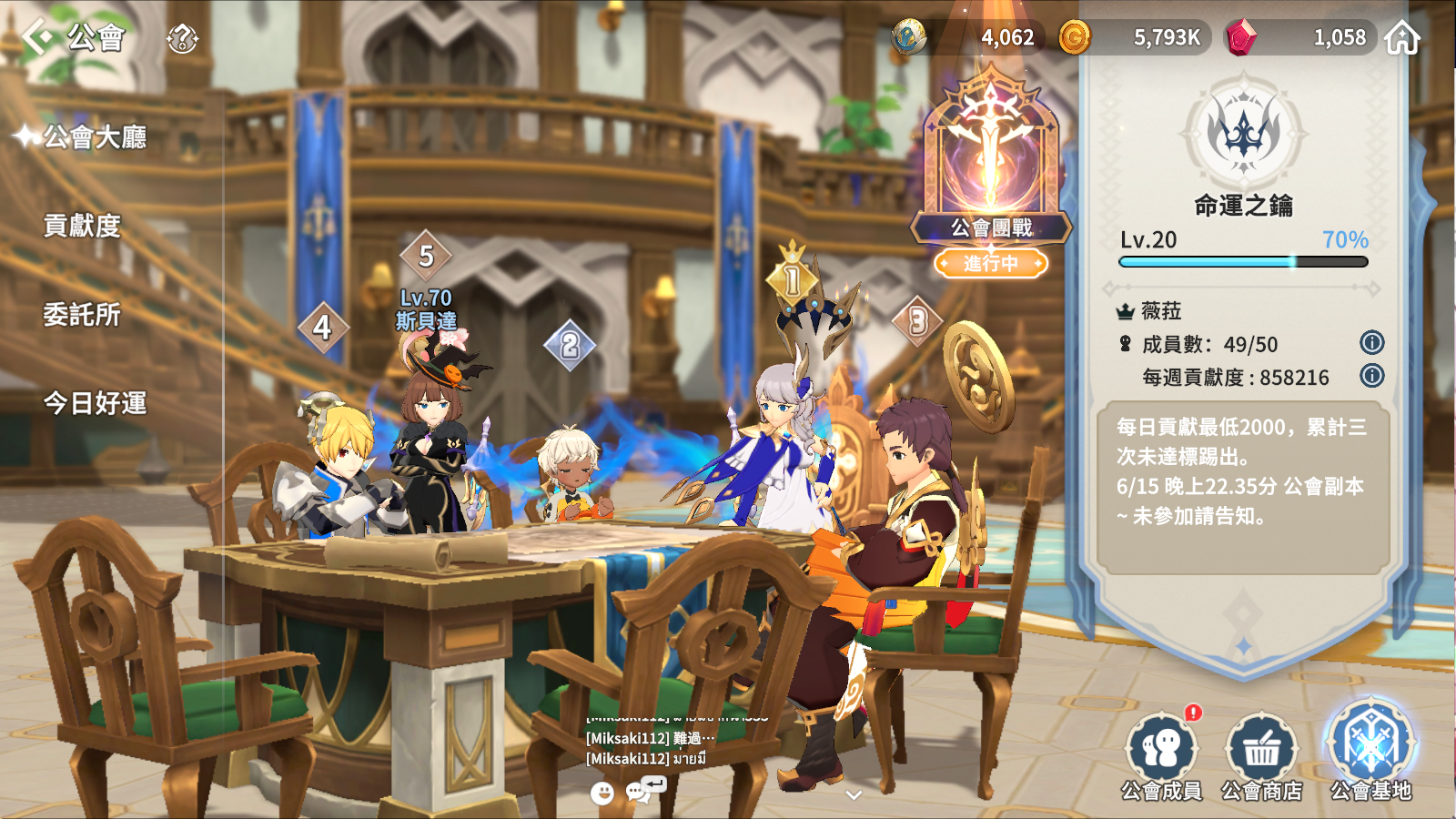View the 命運之鑰 guild emblem

(x=1243, y=134)
